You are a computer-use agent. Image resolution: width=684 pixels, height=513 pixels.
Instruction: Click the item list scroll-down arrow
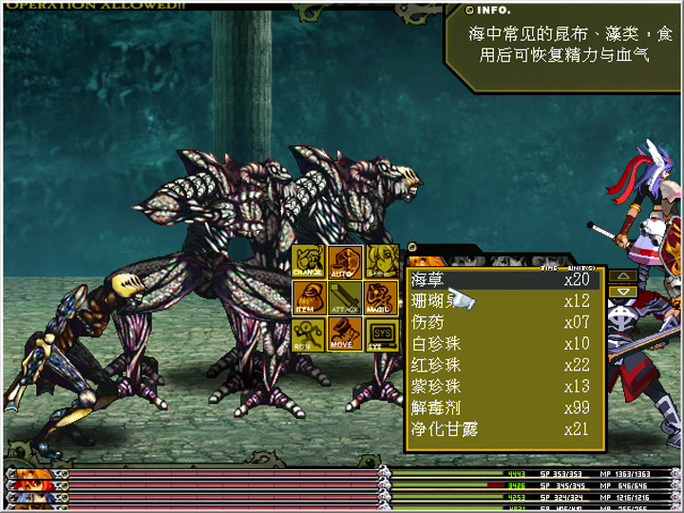622,291
